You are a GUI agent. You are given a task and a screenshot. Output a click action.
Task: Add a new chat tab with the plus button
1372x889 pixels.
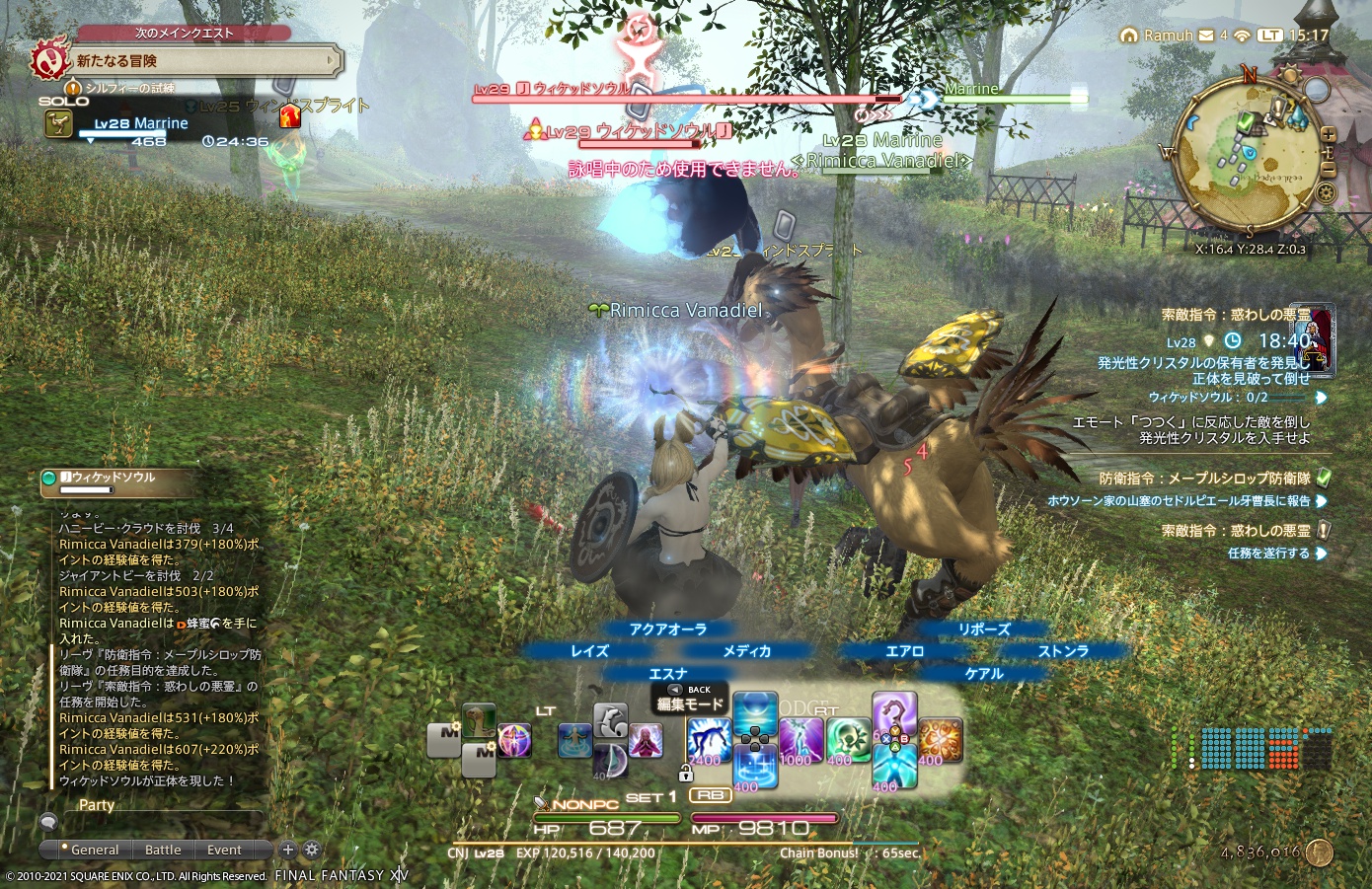click(287, 849)
